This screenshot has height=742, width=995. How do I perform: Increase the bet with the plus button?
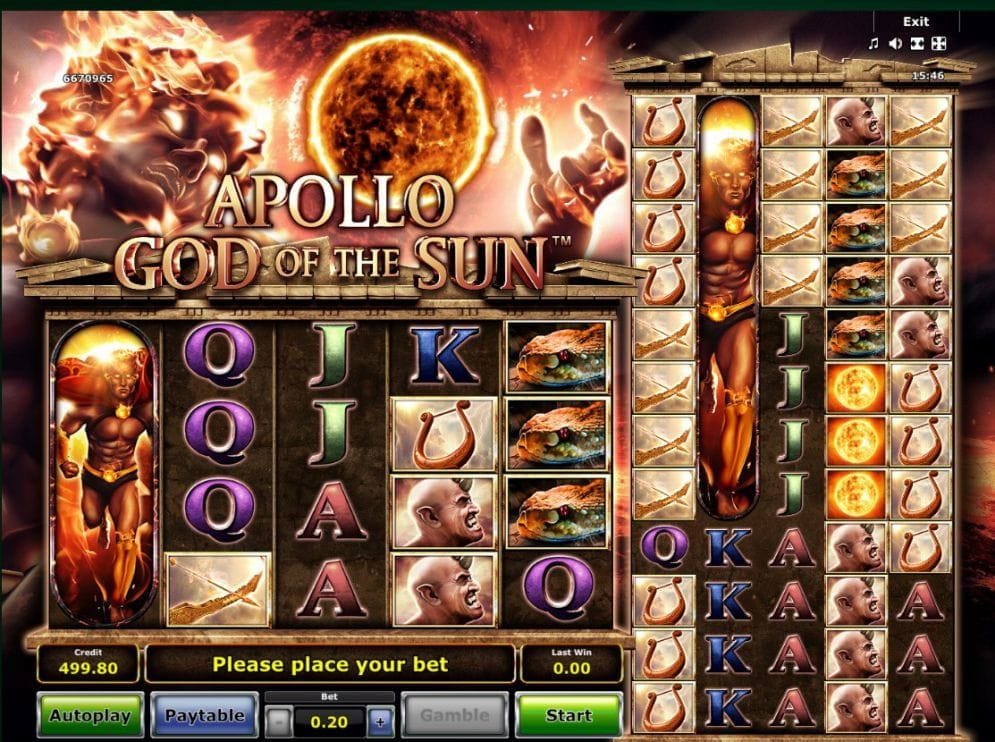point(380,718)
